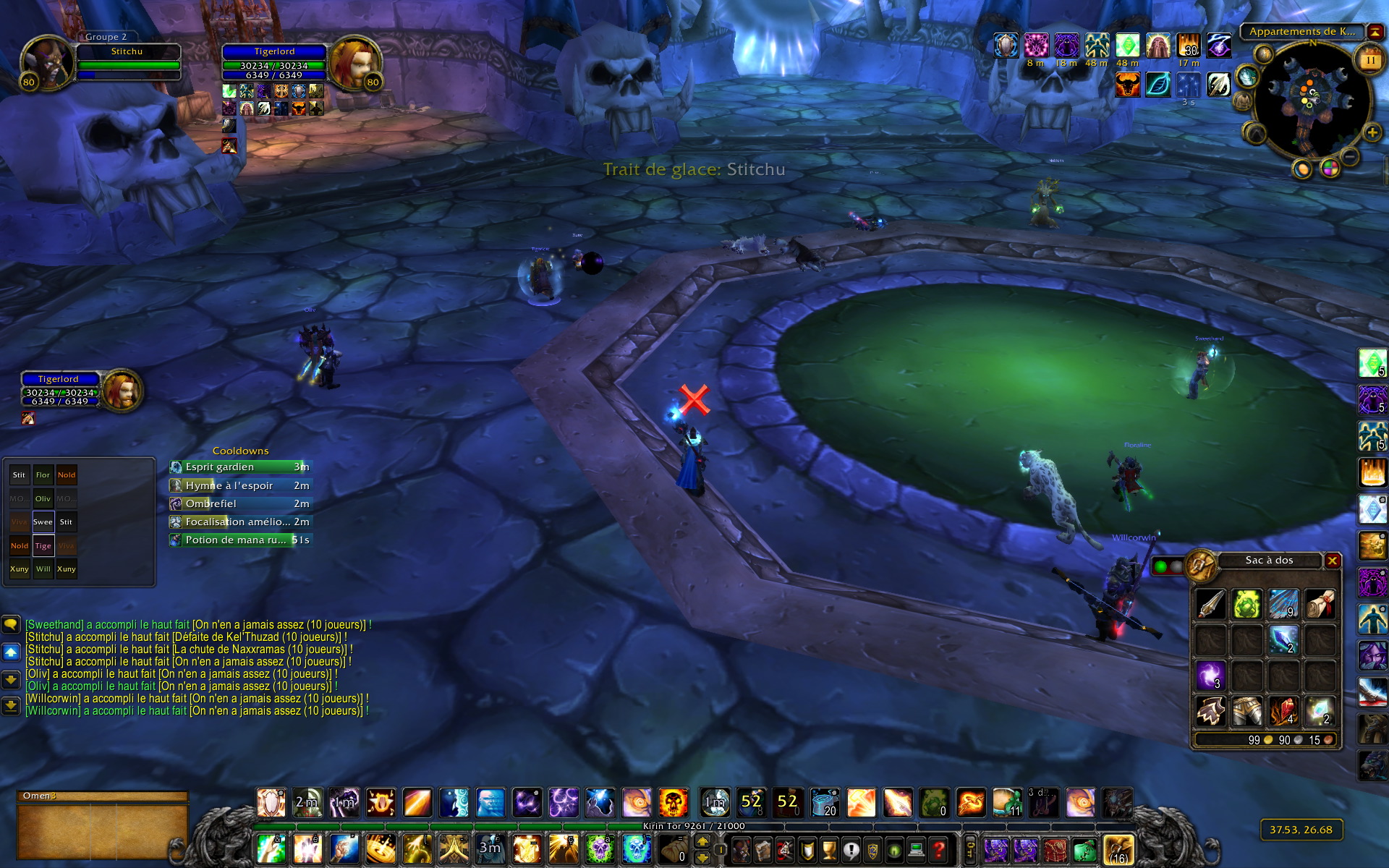Open the chat bubble menu button
1389x868 pixels.
click(x=11, y=624)
